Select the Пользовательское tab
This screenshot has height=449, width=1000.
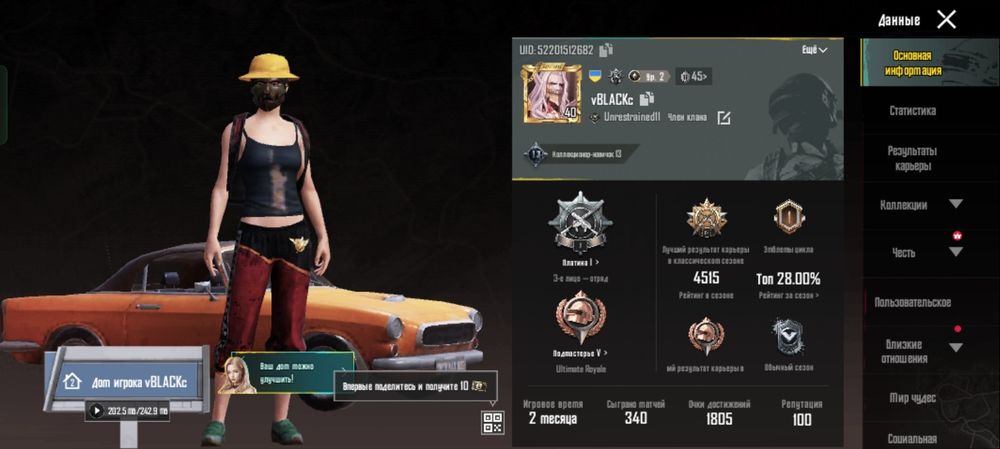tap(912, 302)
